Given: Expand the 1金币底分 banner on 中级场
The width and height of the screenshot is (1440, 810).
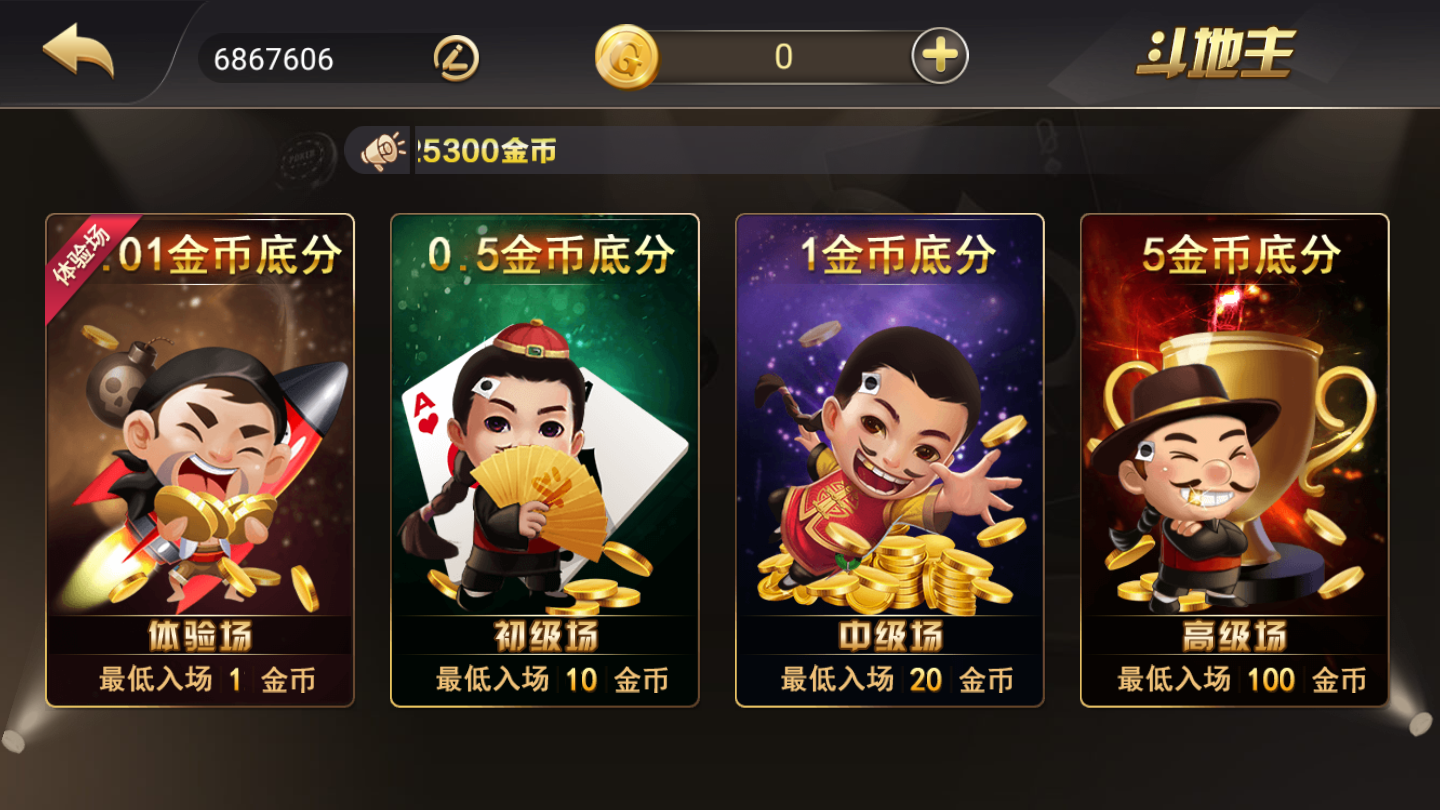Looking at the screenshot, I should coord(890,255).
